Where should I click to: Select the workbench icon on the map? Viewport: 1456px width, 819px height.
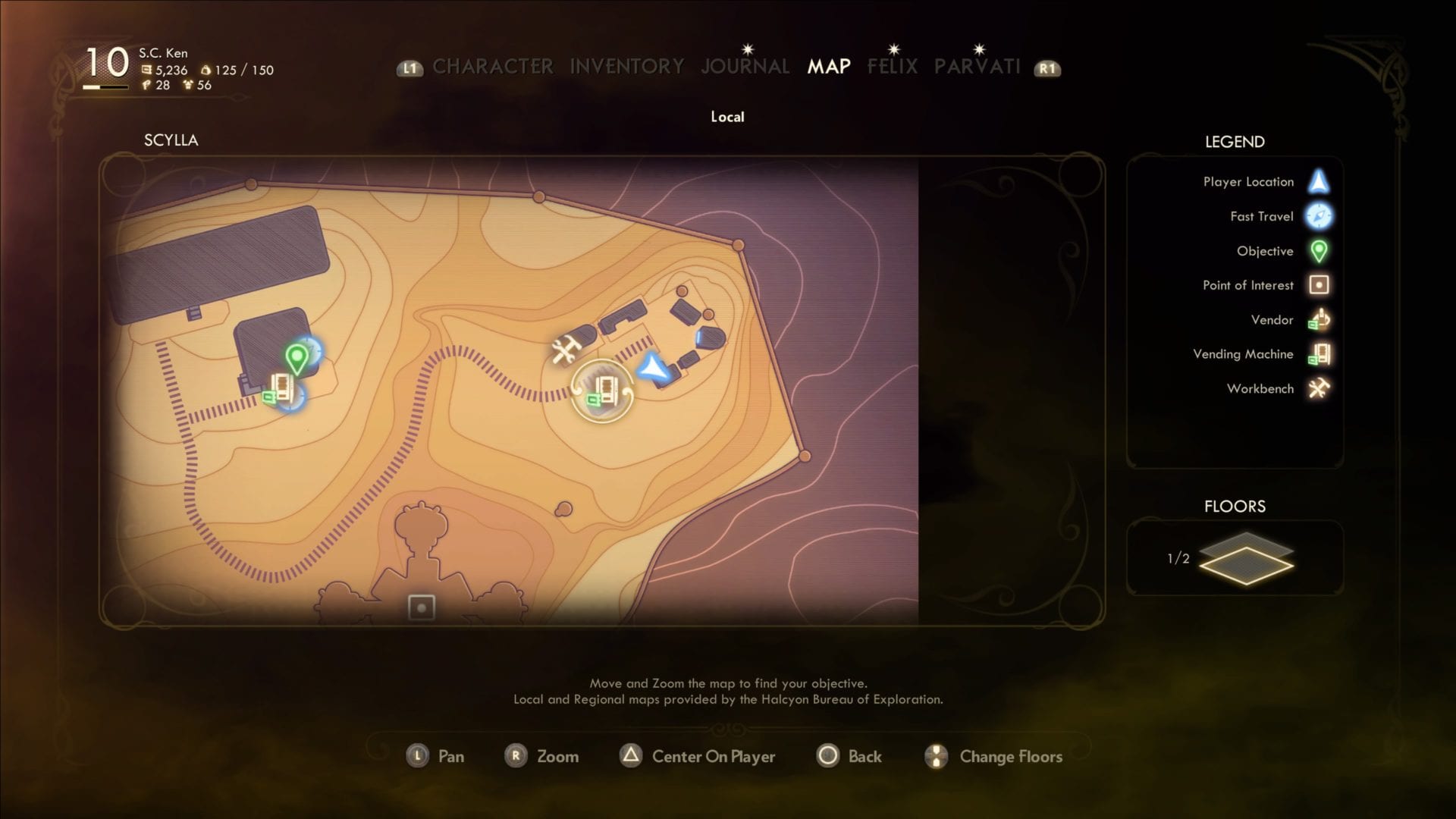click(564, 350)
